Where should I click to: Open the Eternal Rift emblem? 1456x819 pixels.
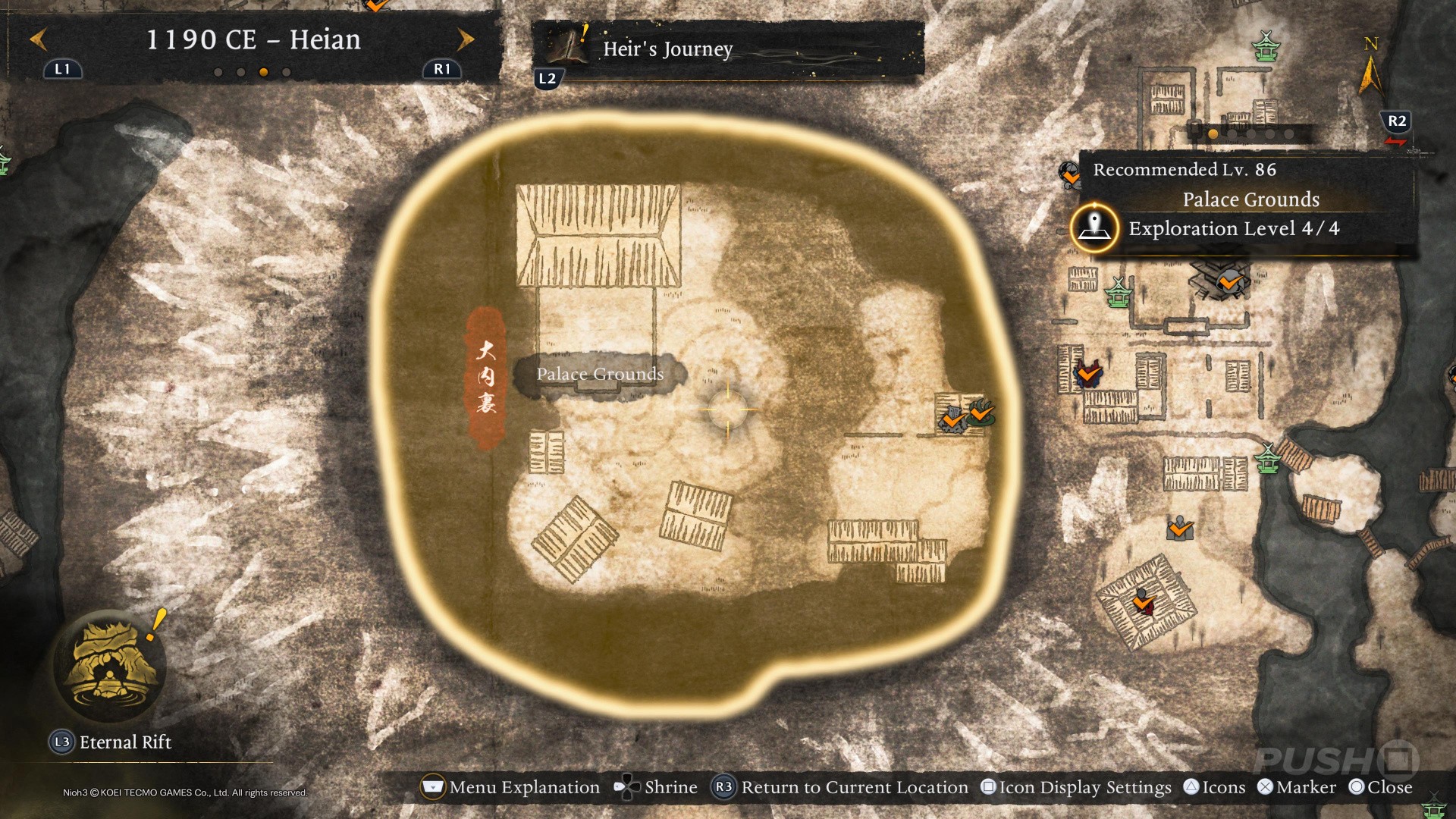coord(110,667)
